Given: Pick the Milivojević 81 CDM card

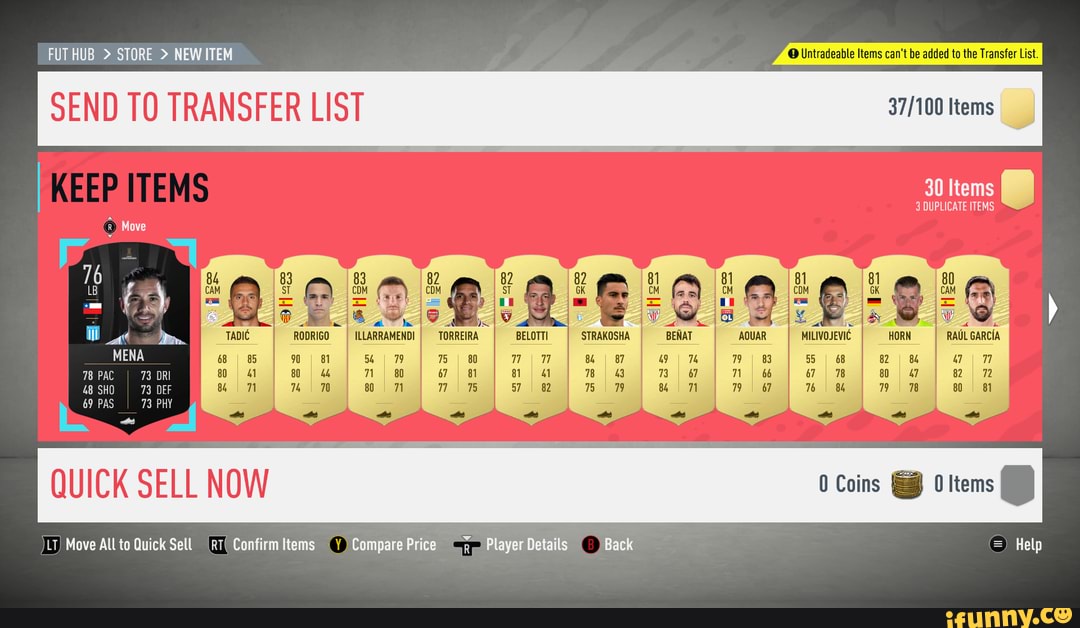Looking at the screenshot, I should pyautogui.click(x=825, y=340).
